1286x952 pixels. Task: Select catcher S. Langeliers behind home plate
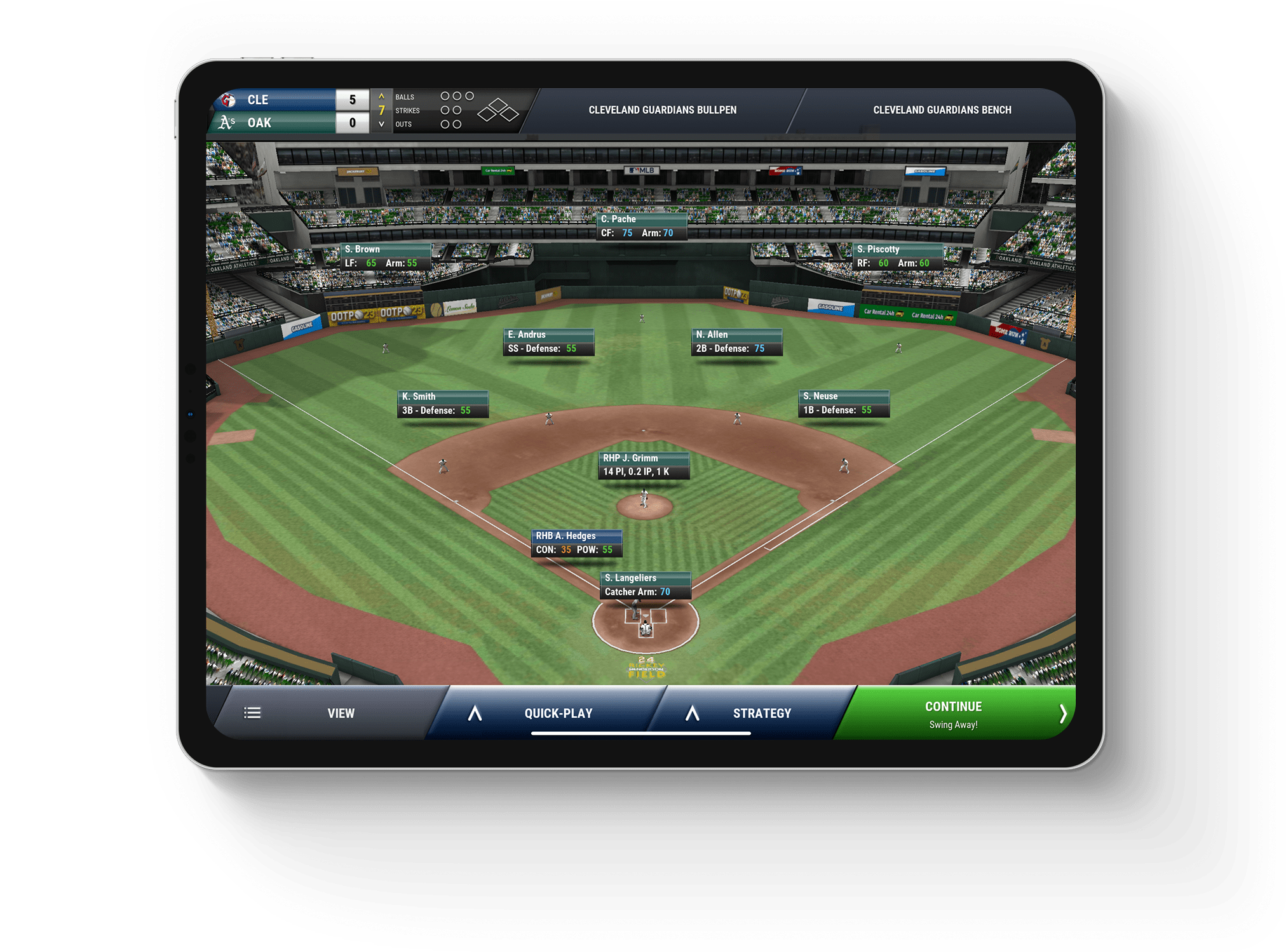point(645,585)
